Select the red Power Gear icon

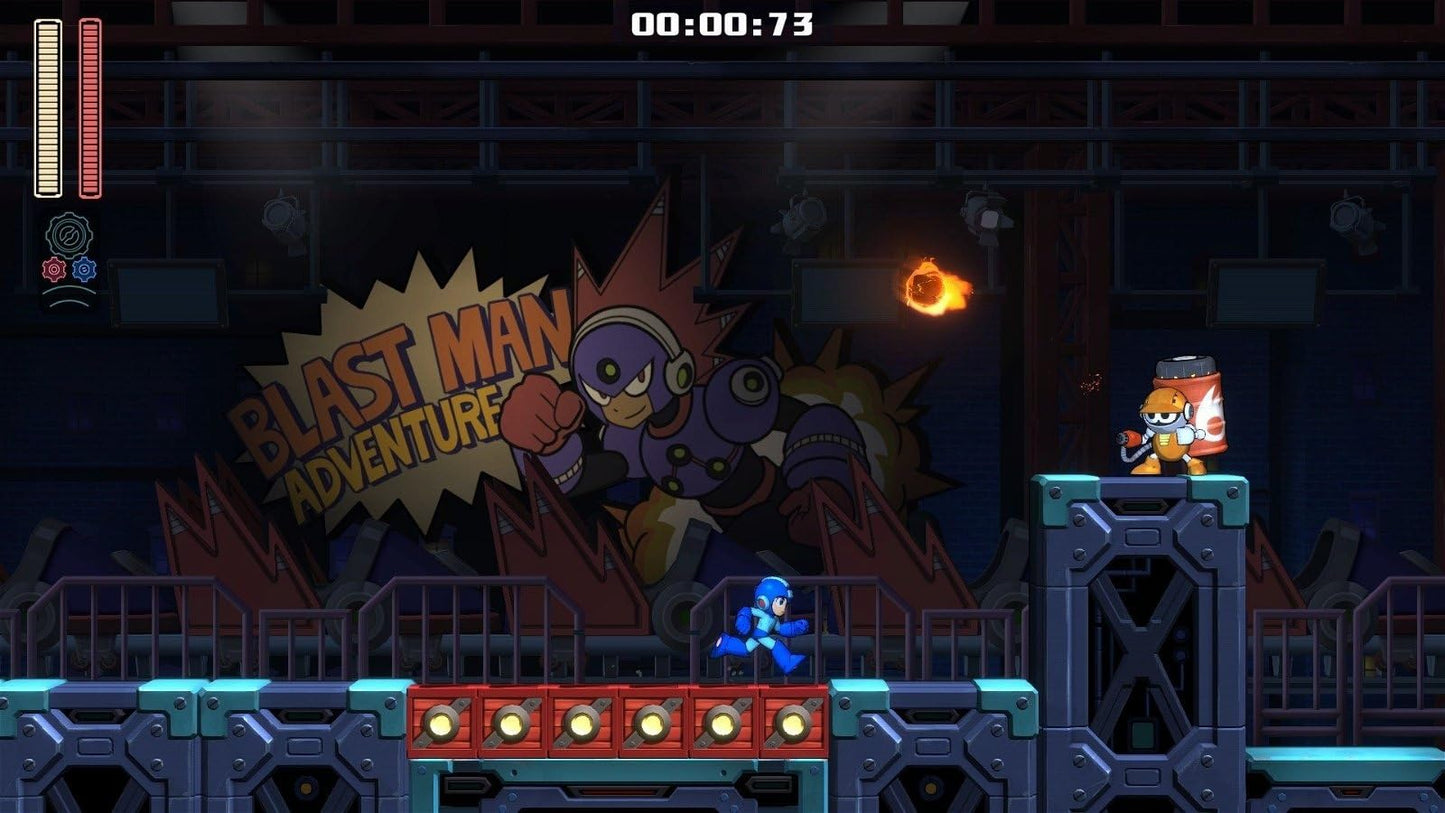click(53, 268)
